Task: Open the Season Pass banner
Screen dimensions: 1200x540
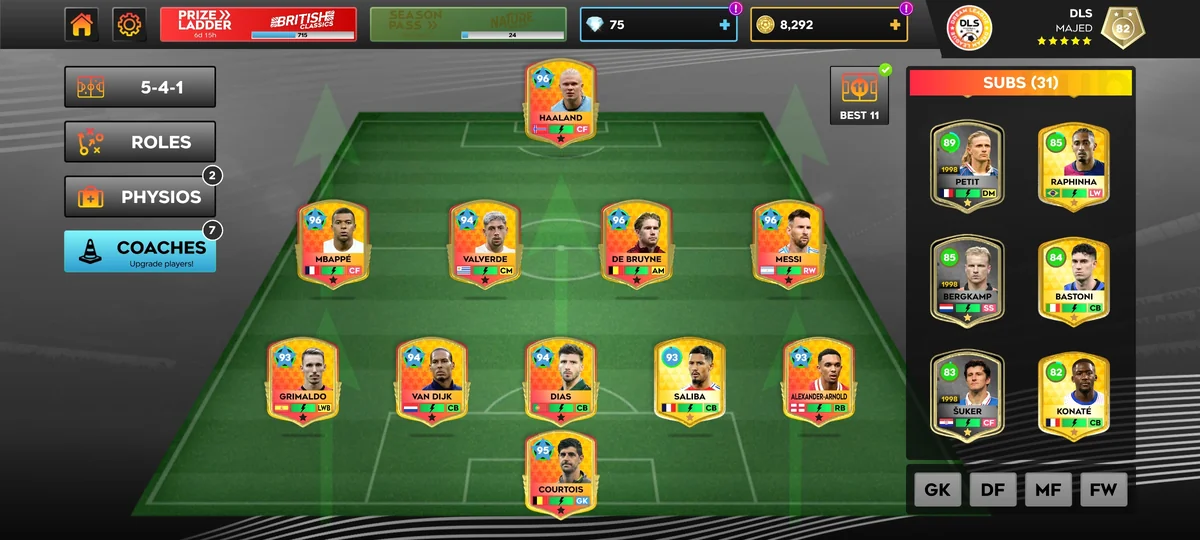Action: click(468, 25)
